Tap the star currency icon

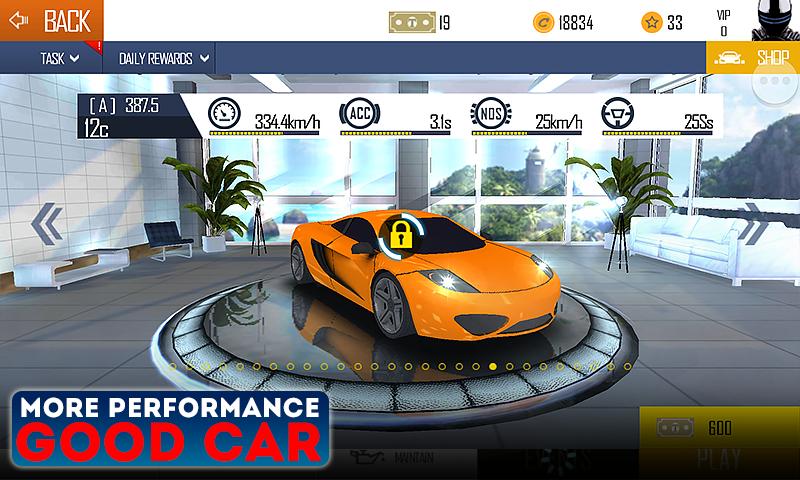[651, 21]
